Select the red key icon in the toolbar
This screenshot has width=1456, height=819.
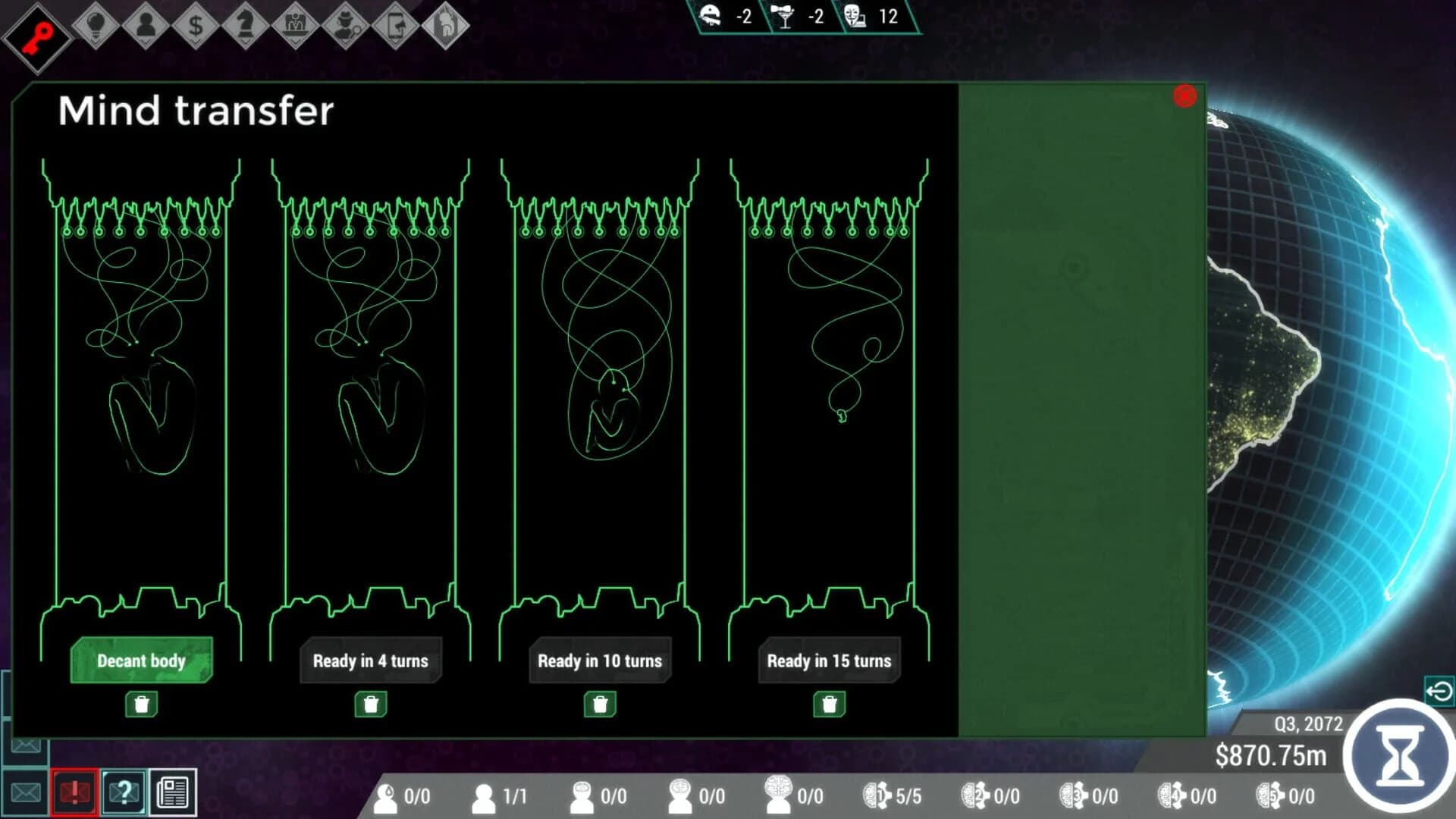36,25
